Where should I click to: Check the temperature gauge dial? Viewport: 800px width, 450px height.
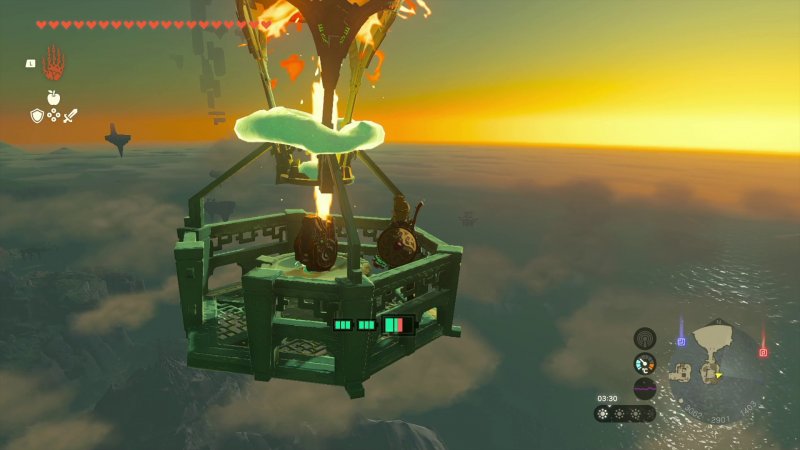(645, 363)
